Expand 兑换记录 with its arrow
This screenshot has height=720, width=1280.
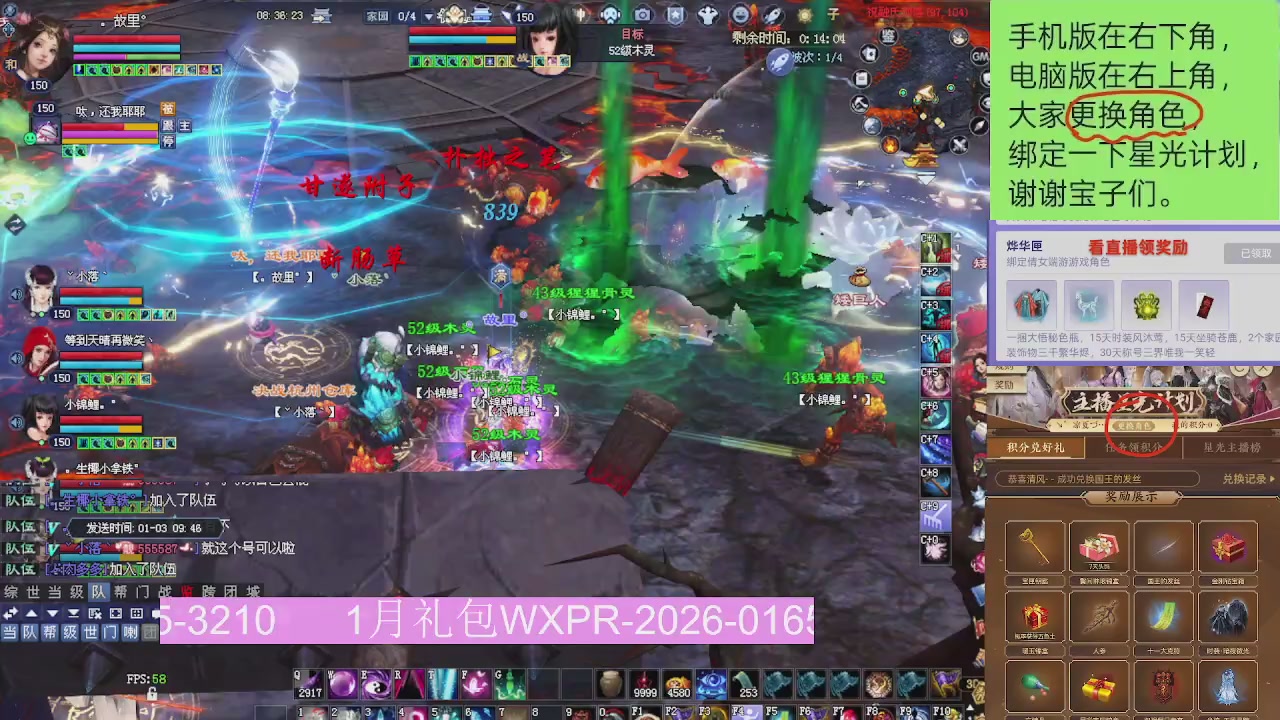[x=1271, y=479]
